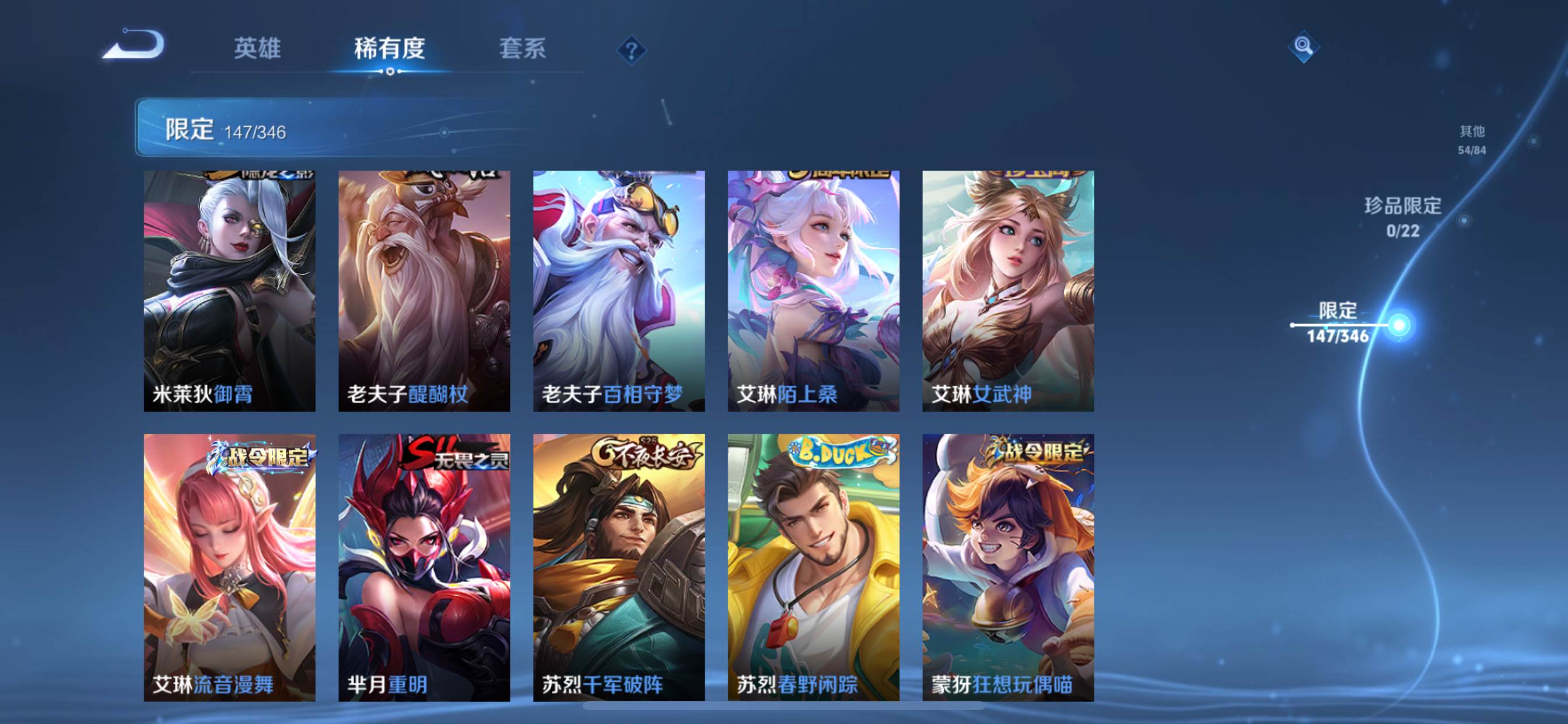Image resolution: width=1568 pixels, height=724 pixels.
Task: Open the 艾琳 女武神 skin card
Action: click(x=1008, y=291)
